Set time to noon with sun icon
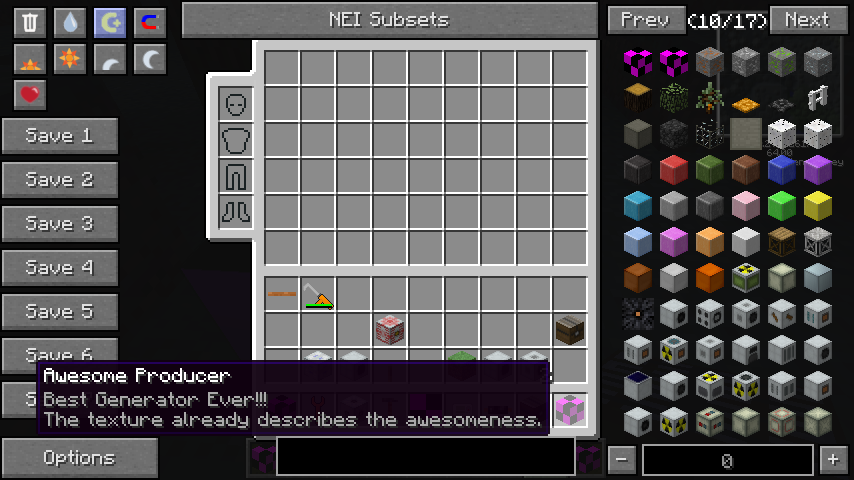854x480 pixels. click(70, 60)
